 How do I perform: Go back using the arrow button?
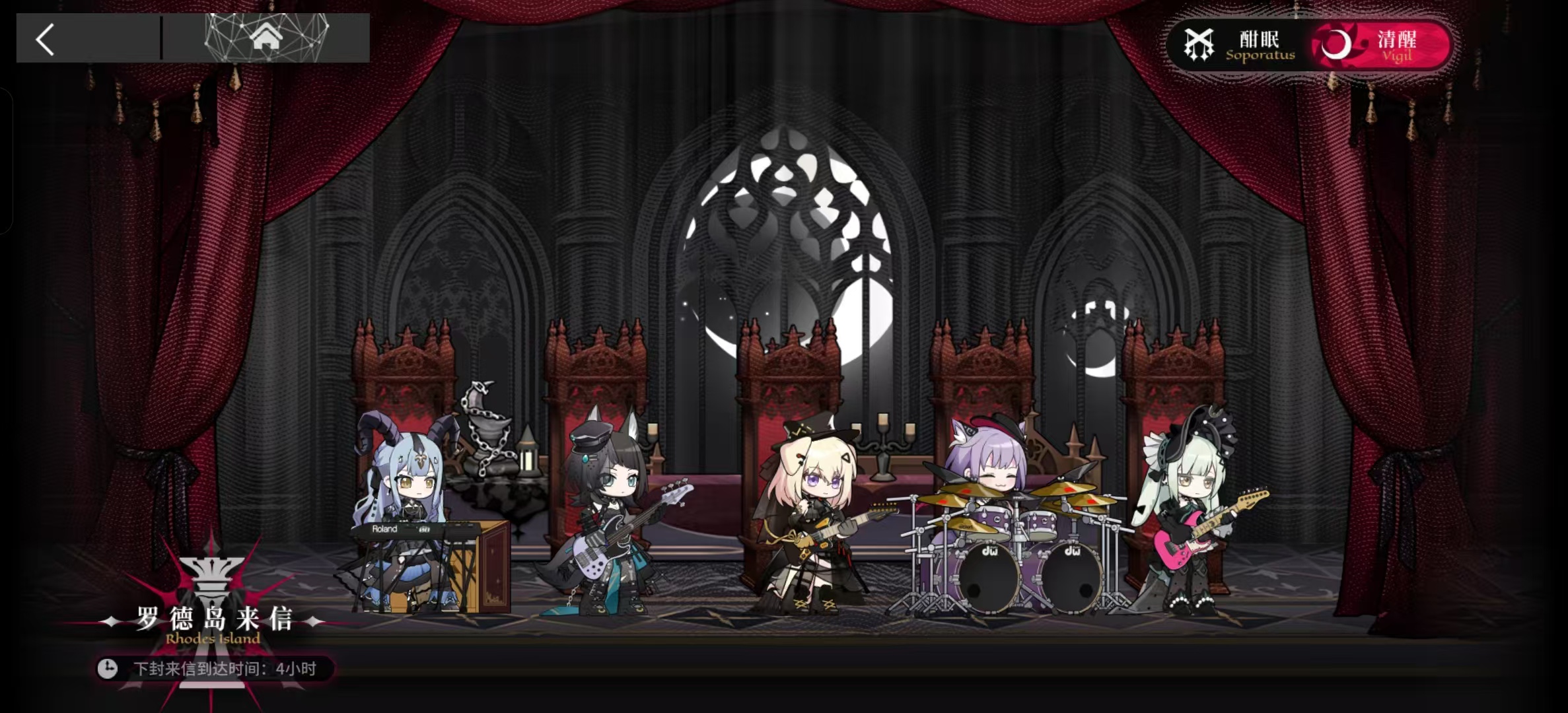point(45,40)
